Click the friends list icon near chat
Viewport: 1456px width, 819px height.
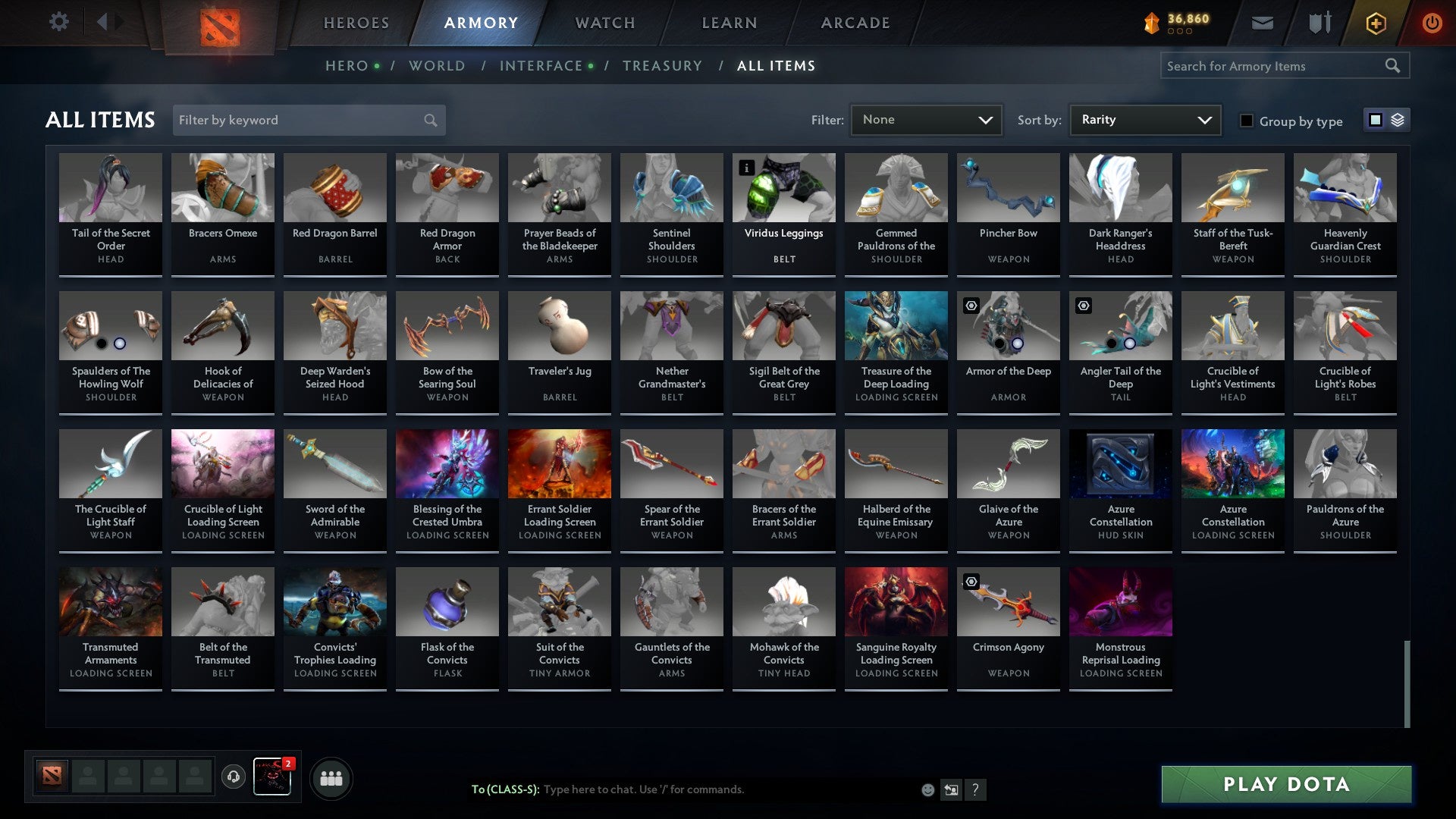(331, 777)
